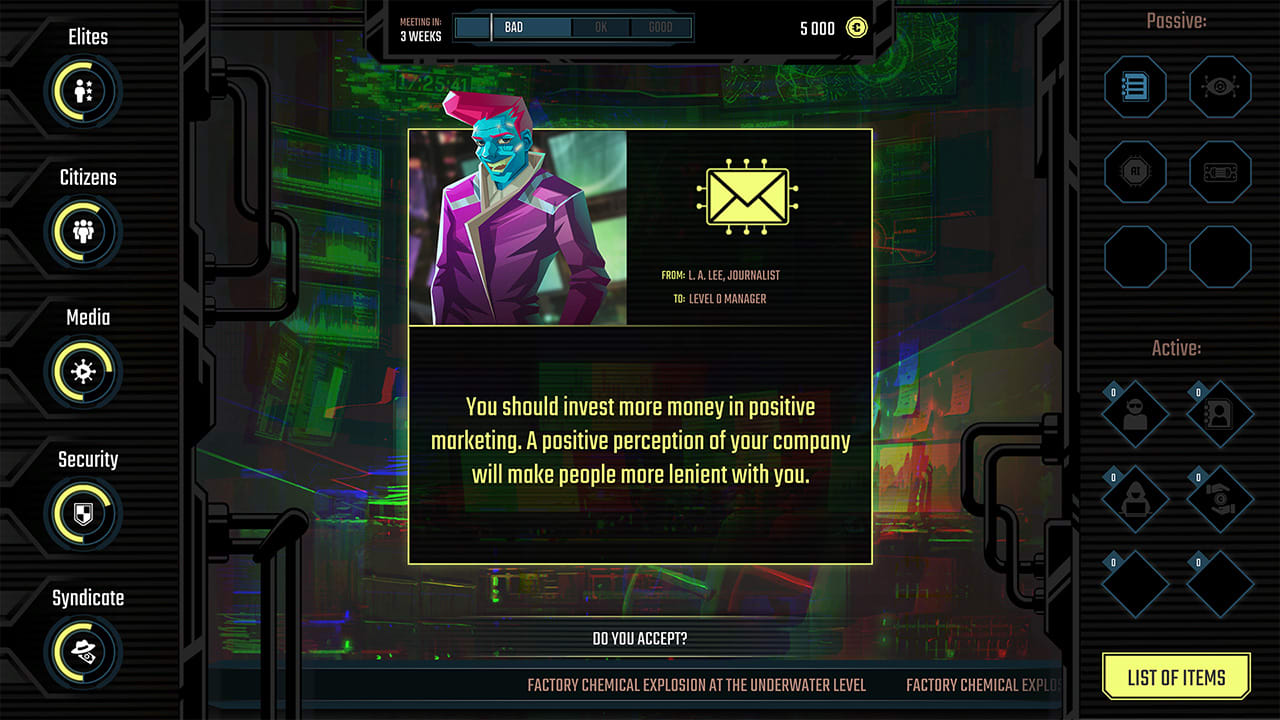Open the surveillance eye passive ability

tap(1219, 87)
